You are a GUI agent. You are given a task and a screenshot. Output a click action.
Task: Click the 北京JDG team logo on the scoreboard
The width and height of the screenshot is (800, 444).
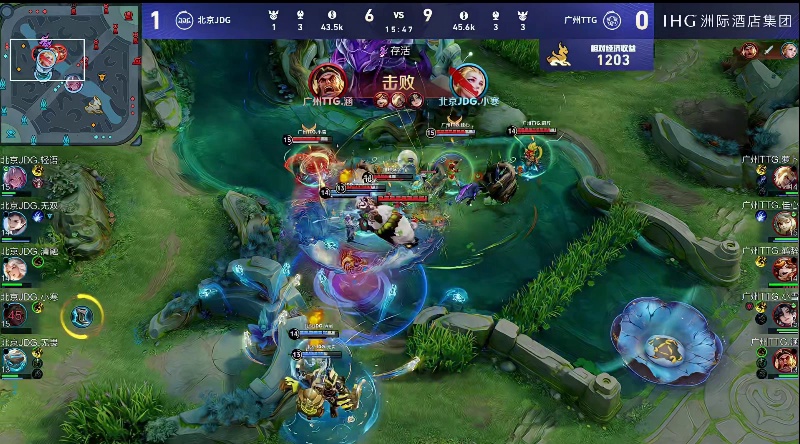pyautogui.click(x=184, y=20)
